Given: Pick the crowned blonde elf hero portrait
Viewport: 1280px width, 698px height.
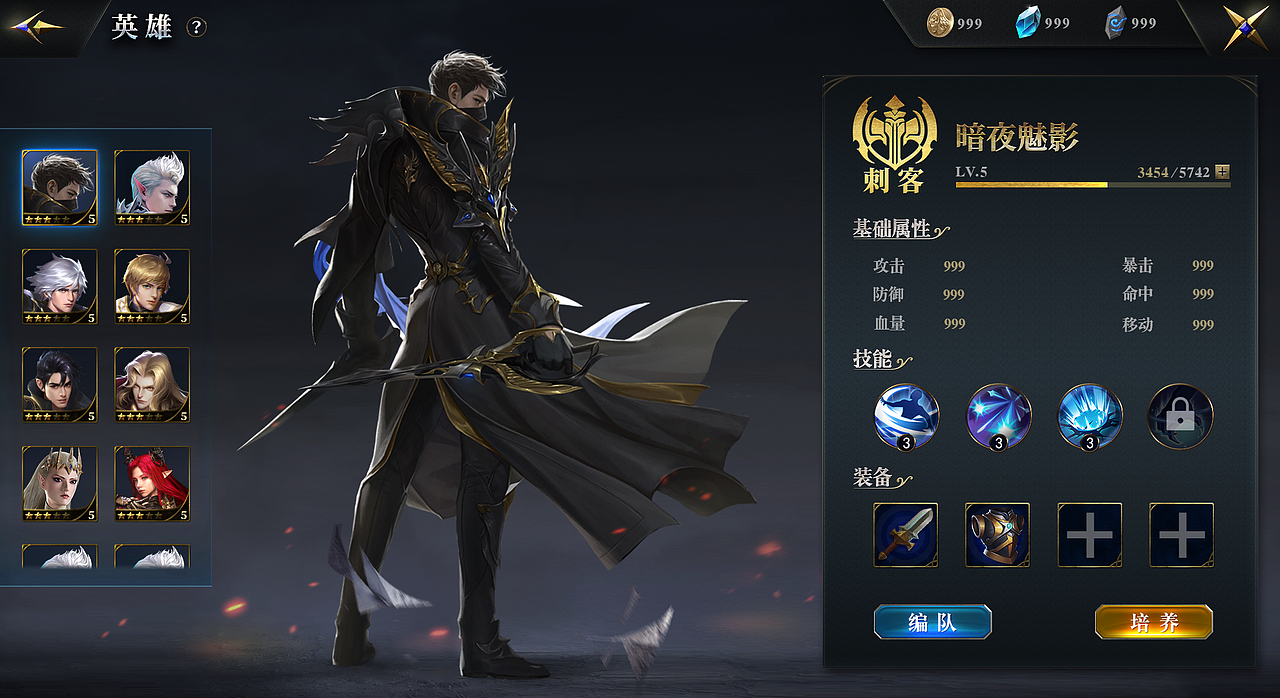Looking at the screenshot, I should click(60, 483).
